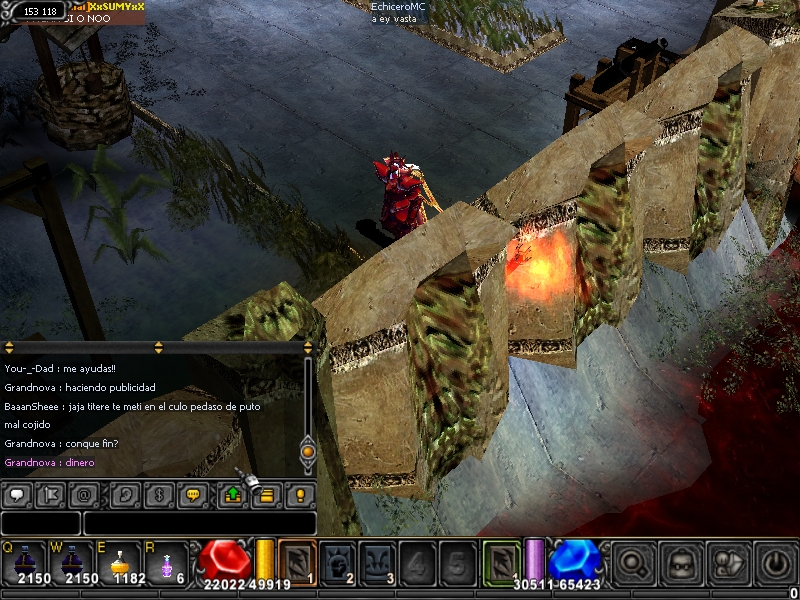
Task: Toggle the dollar sign trade chat button
Action: 160,494
